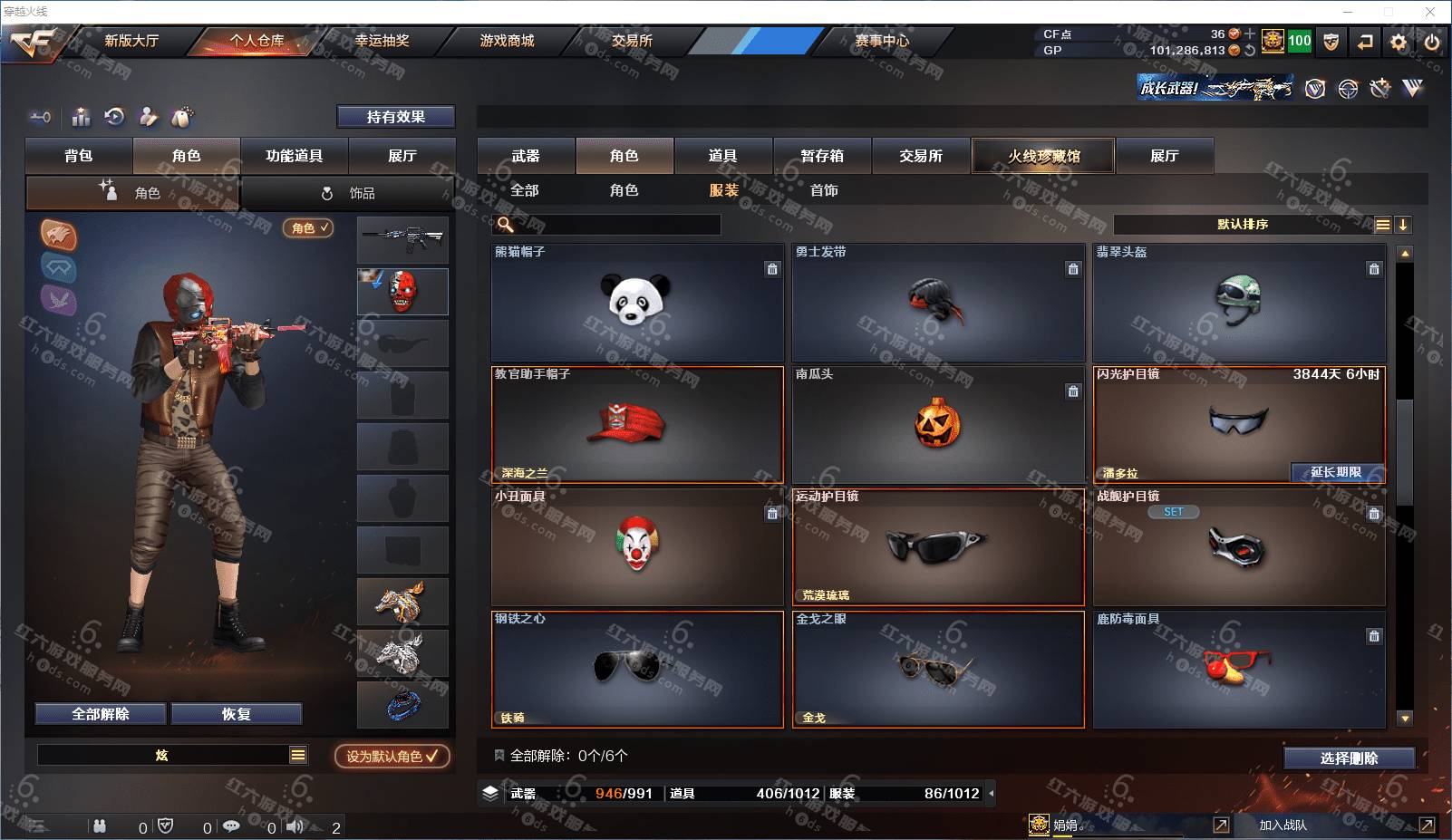Switch to the 饰品 accessories sub-tab

click(x=349, y=193)
